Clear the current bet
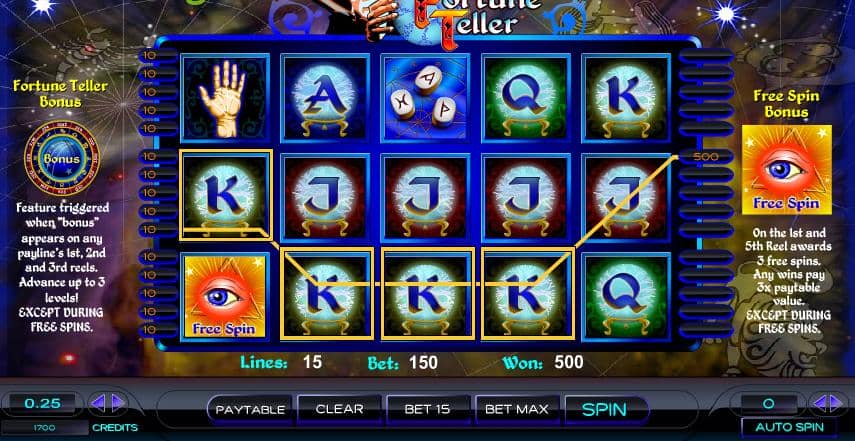Screen dimensions: 855x441 pos(339,409)
